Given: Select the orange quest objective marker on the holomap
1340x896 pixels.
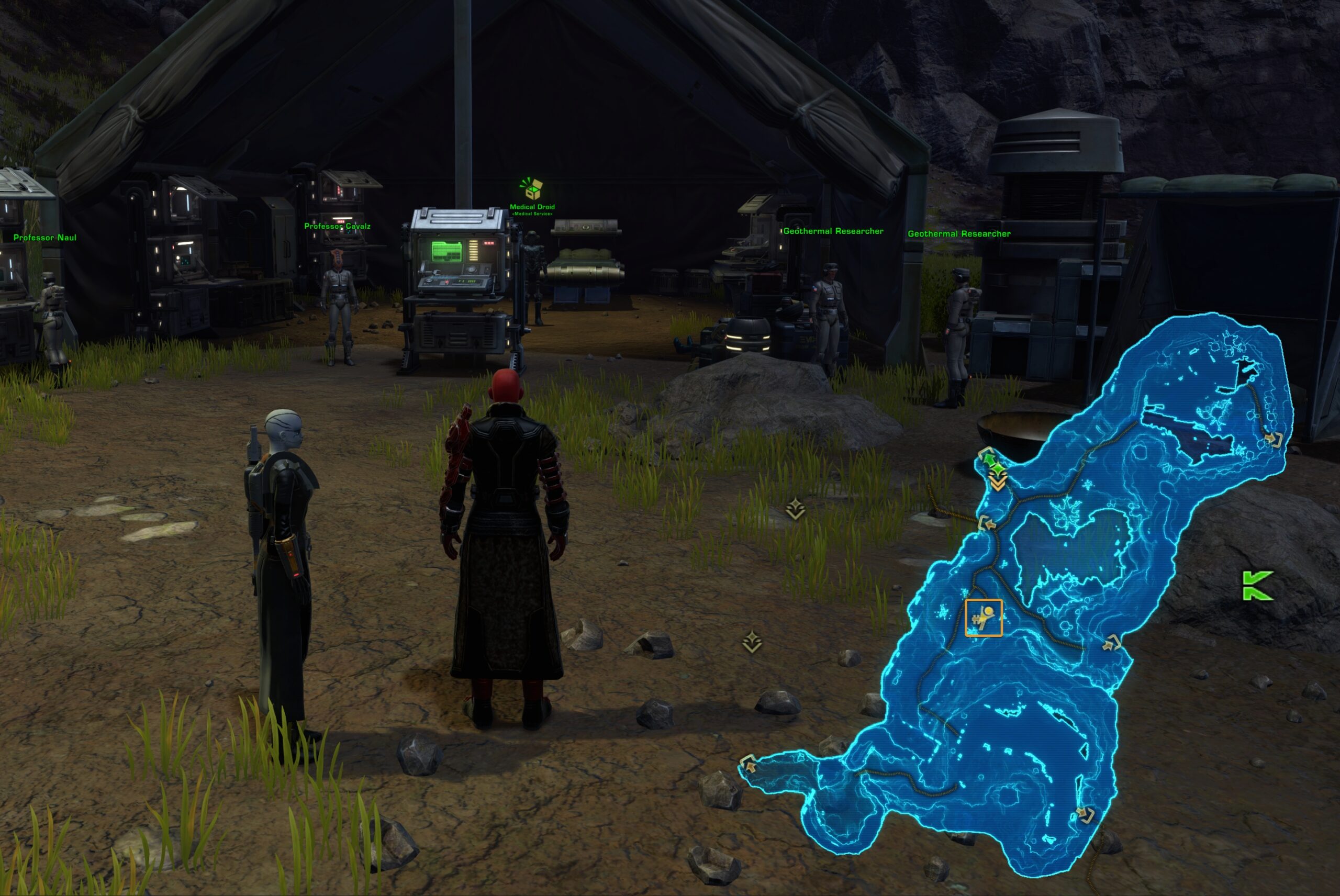Looking at the screenshot, I should pos(984,618).
